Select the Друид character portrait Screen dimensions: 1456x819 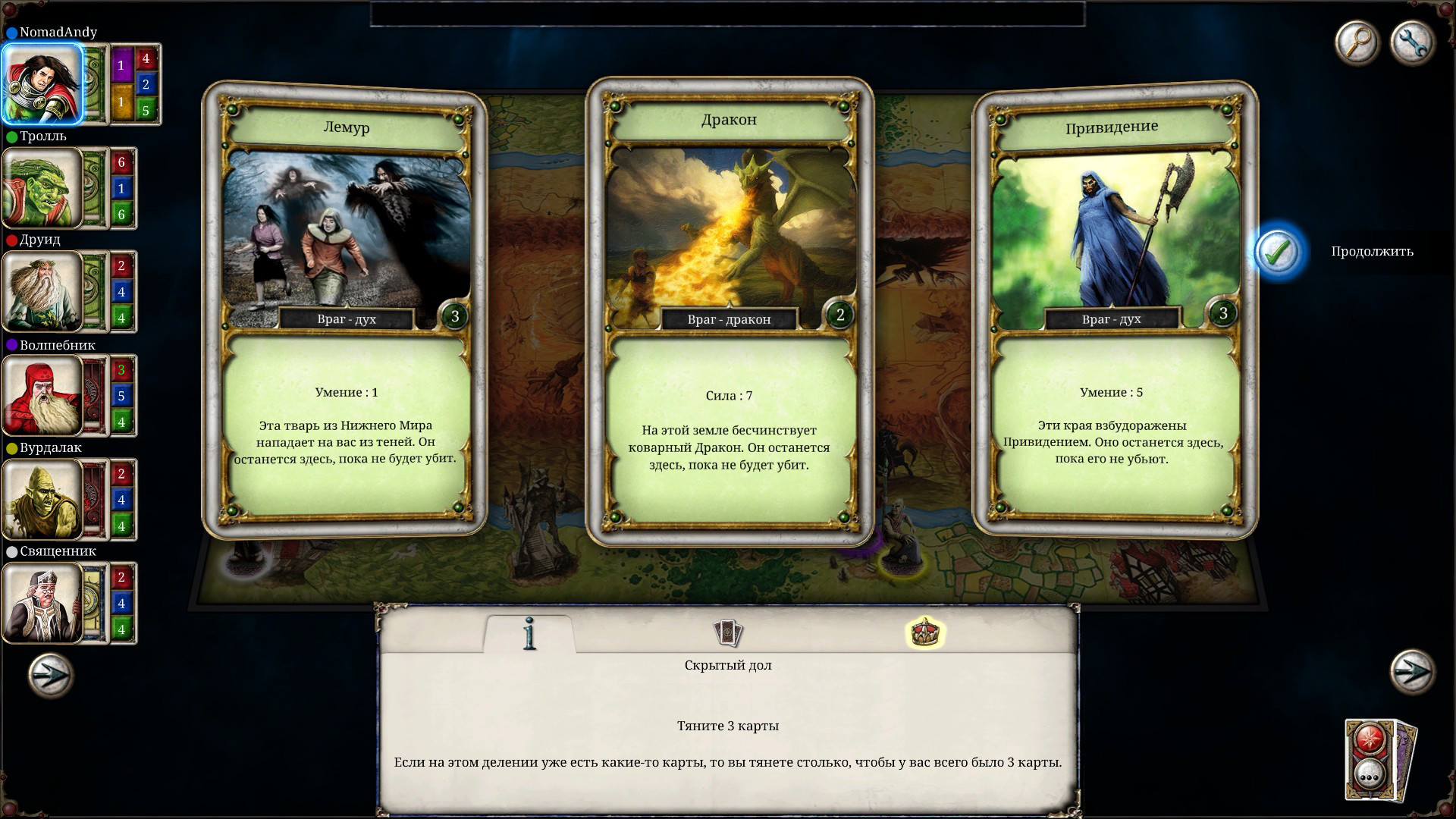point(42,292)
